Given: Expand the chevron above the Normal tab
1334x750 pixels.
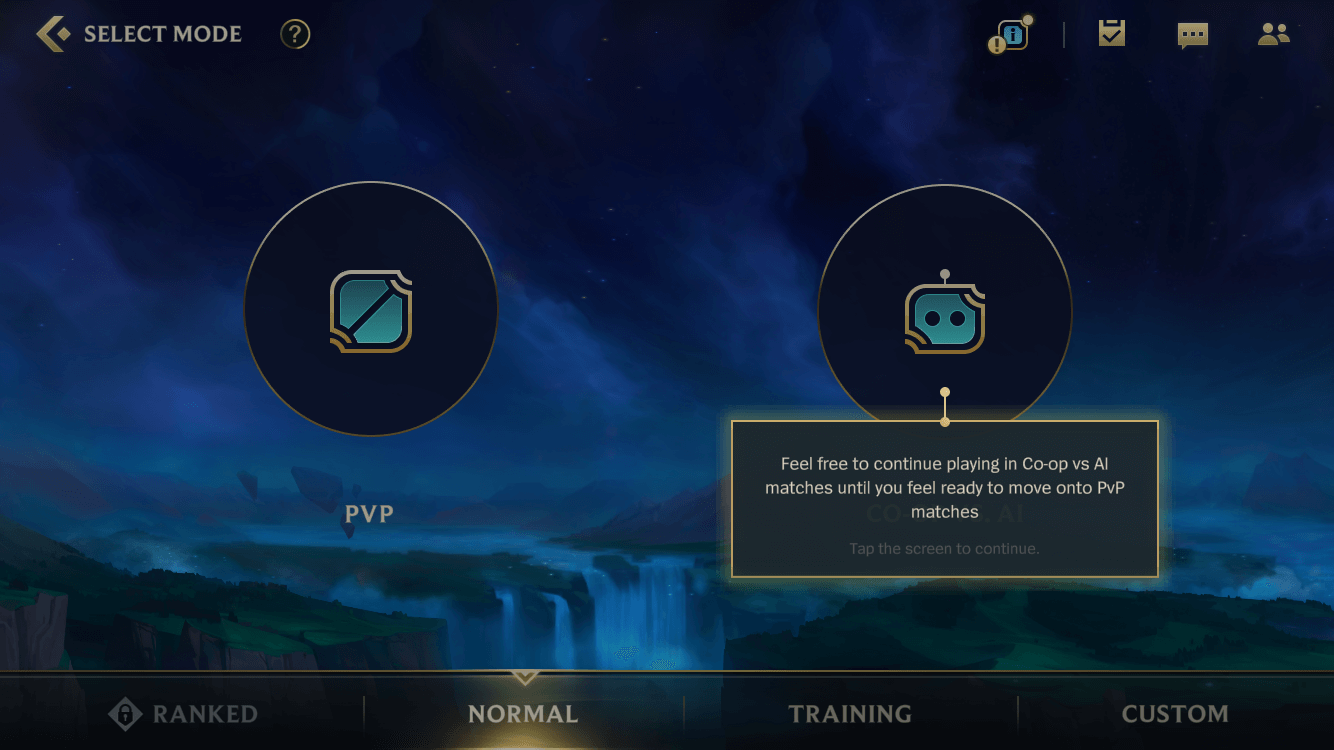Looking at the screenshot, I should click(524, 677).
